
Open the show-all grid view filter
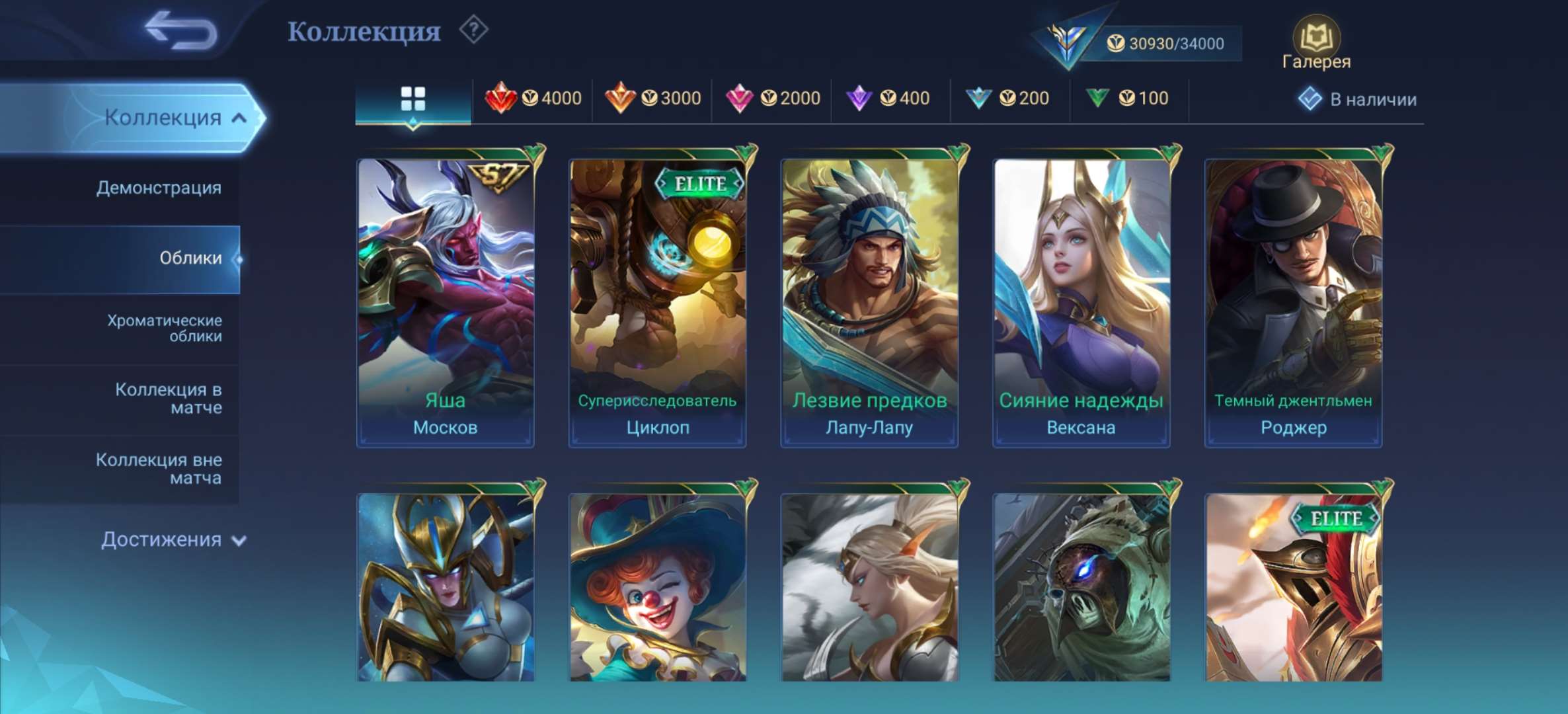click(x=412, y=97)
